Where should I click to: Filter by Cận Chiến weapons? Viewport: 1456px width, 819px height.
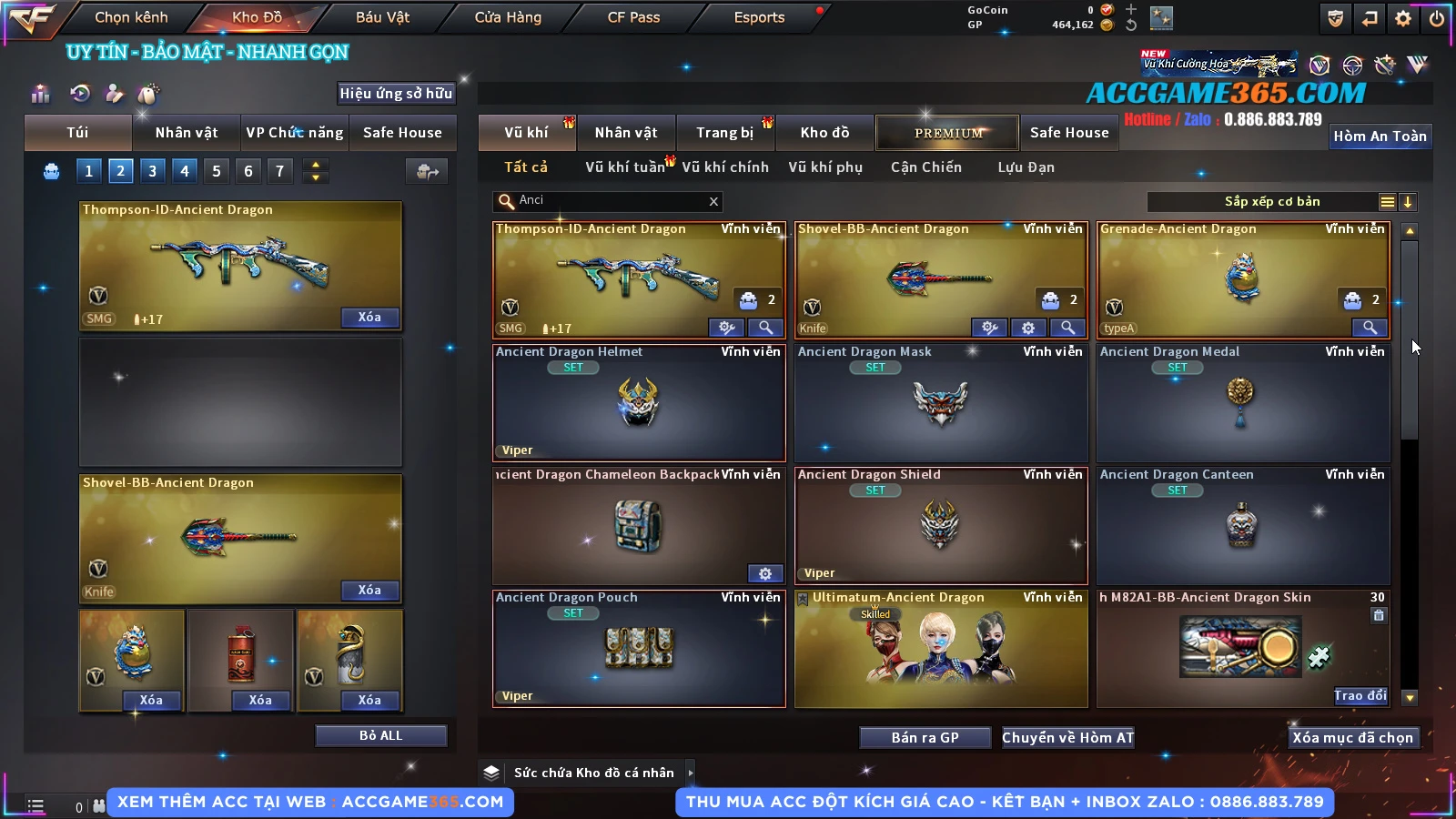925,167
